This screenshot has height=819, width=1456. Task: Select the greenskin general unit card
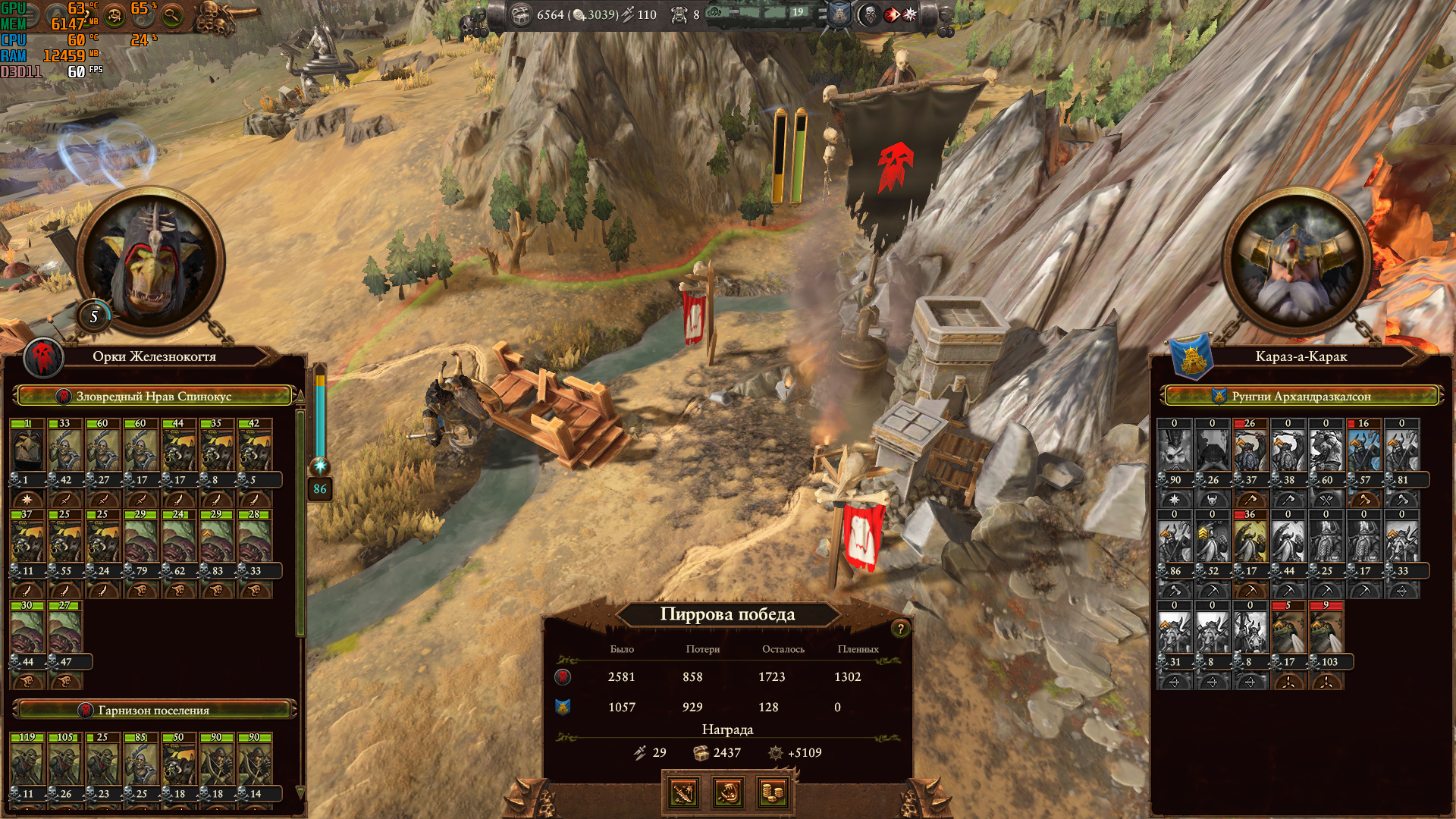(x=28, y=450)
